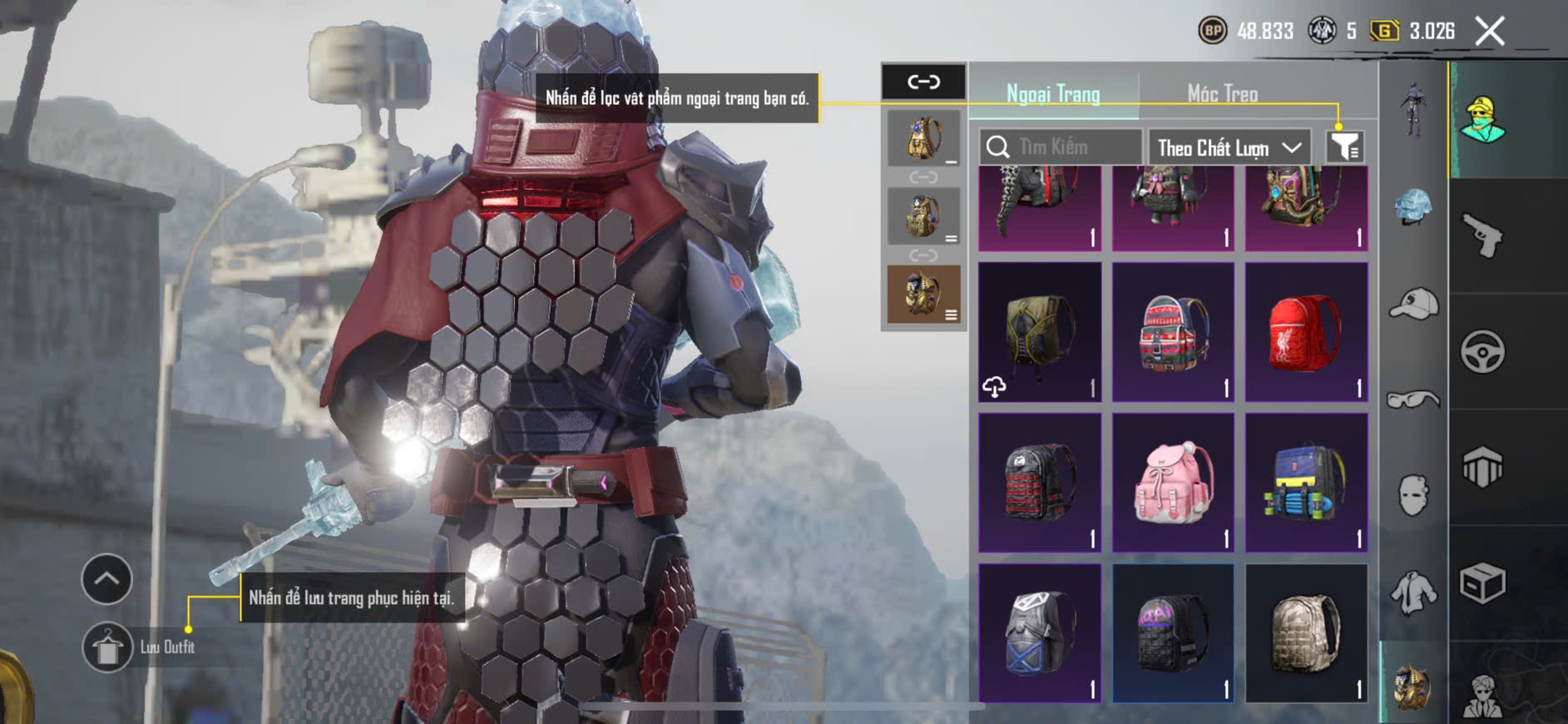Select the face mask category
Screen dimensions: 1568x724
point(1413,495)
